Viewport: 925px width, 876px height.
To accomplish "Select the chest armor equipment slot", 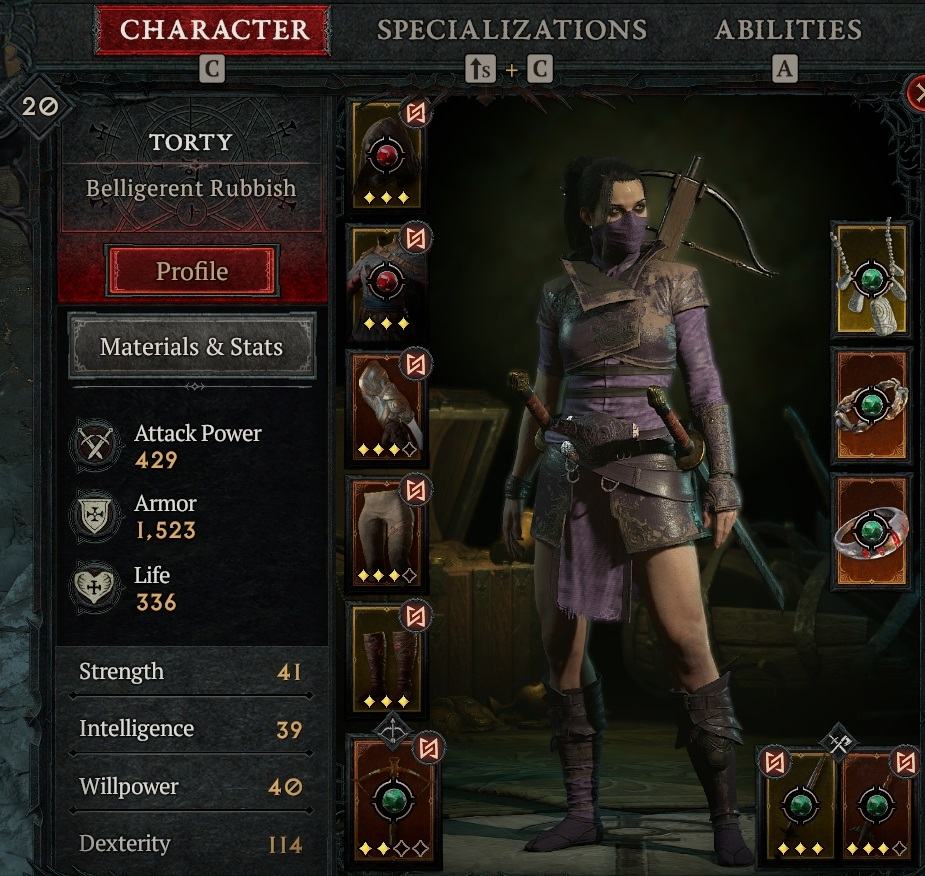I will tap(387, 280).
